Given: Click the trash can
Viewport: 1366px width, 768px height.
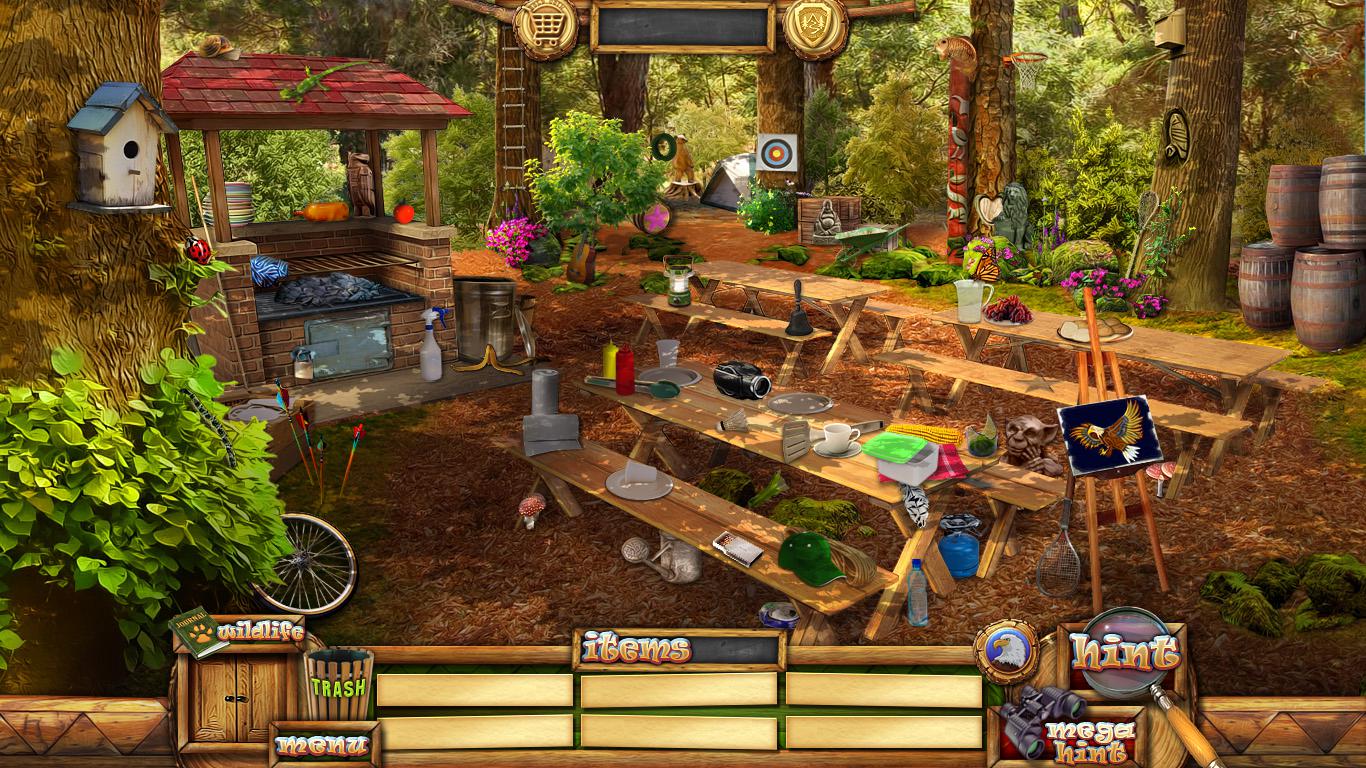Looking at the screenshot, I should (x=339, y=684).
